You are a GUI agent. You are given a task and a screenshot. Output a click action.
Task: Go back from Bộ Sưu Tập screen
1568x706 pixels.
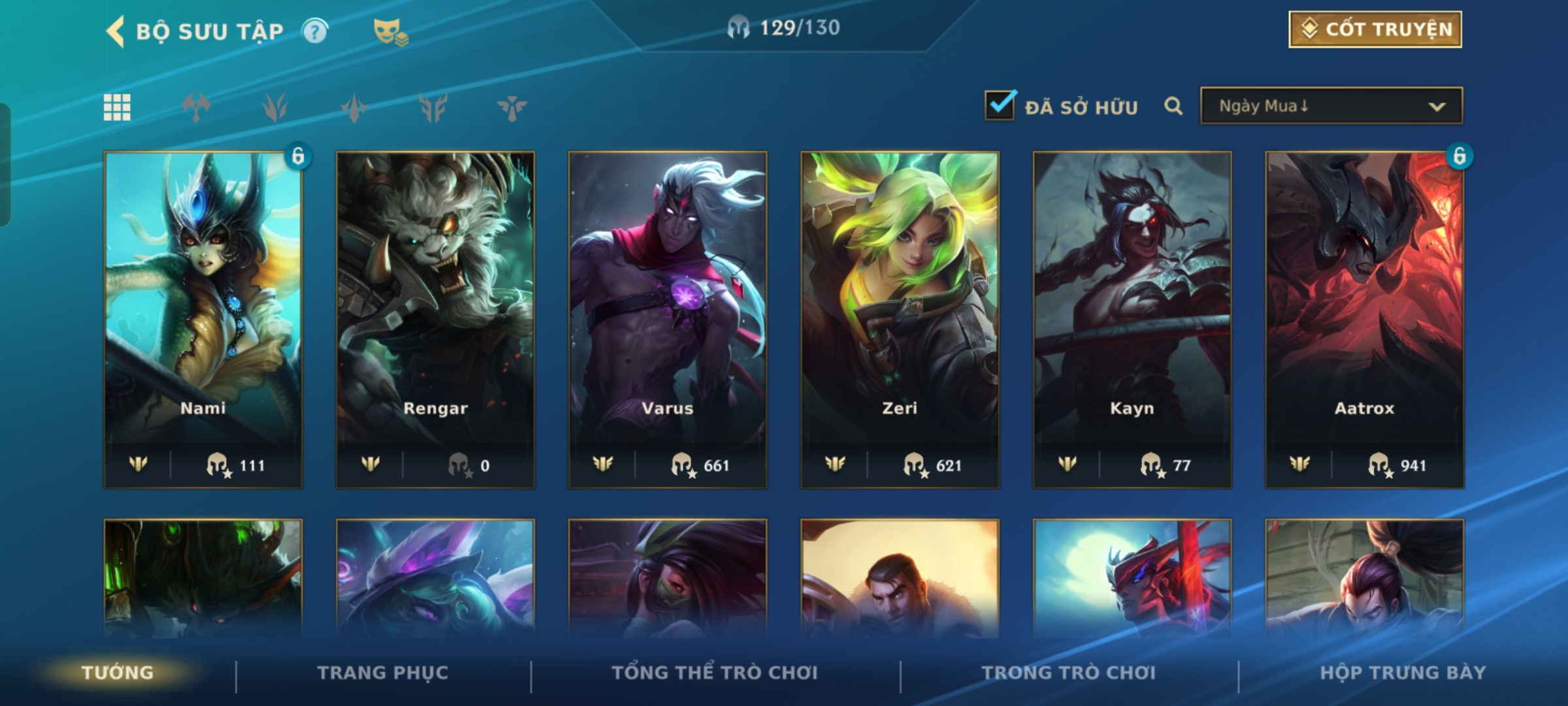pos(116,31)
